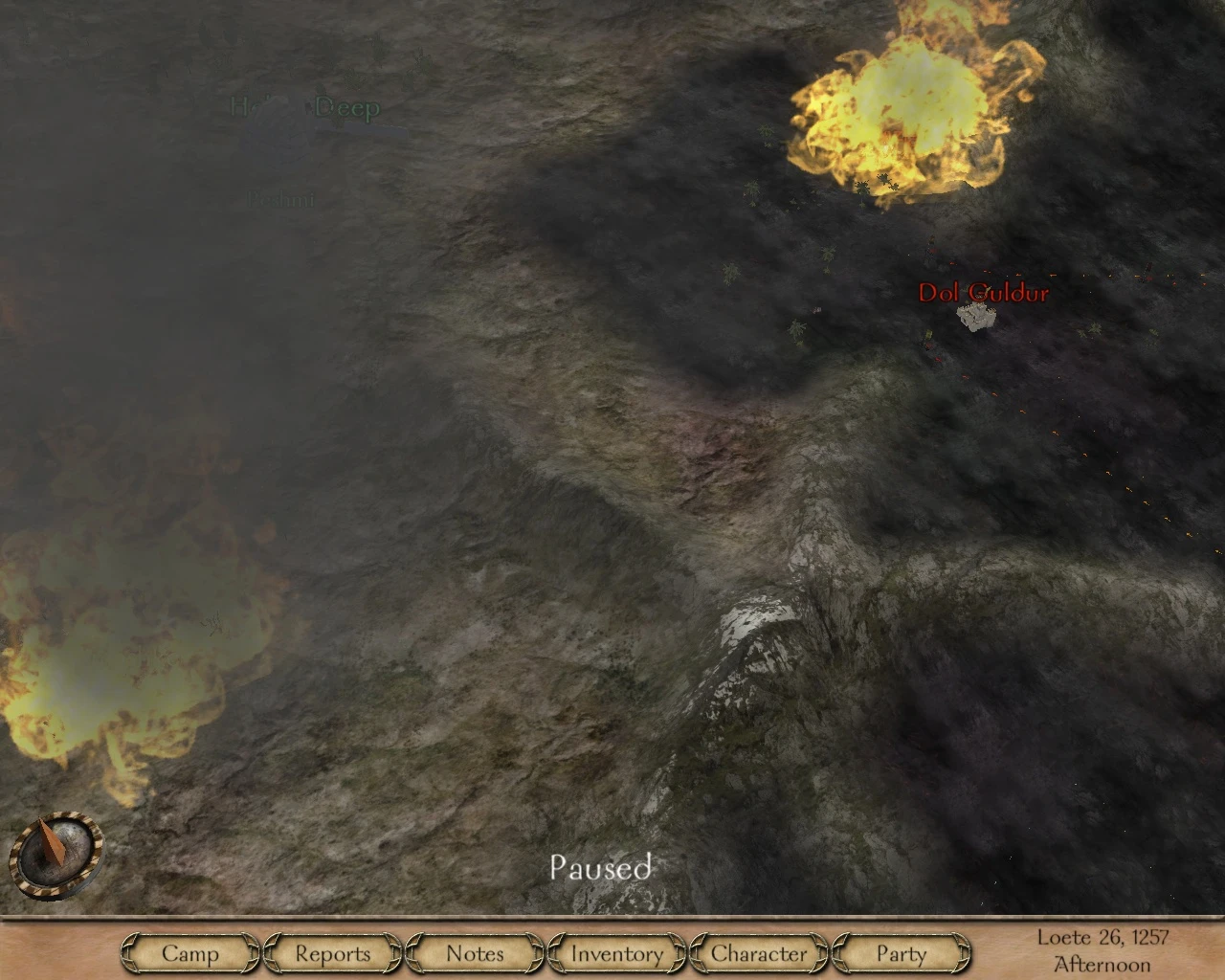Open the Reports screen
Screen dimensions: 1225x980
(332, 953)
